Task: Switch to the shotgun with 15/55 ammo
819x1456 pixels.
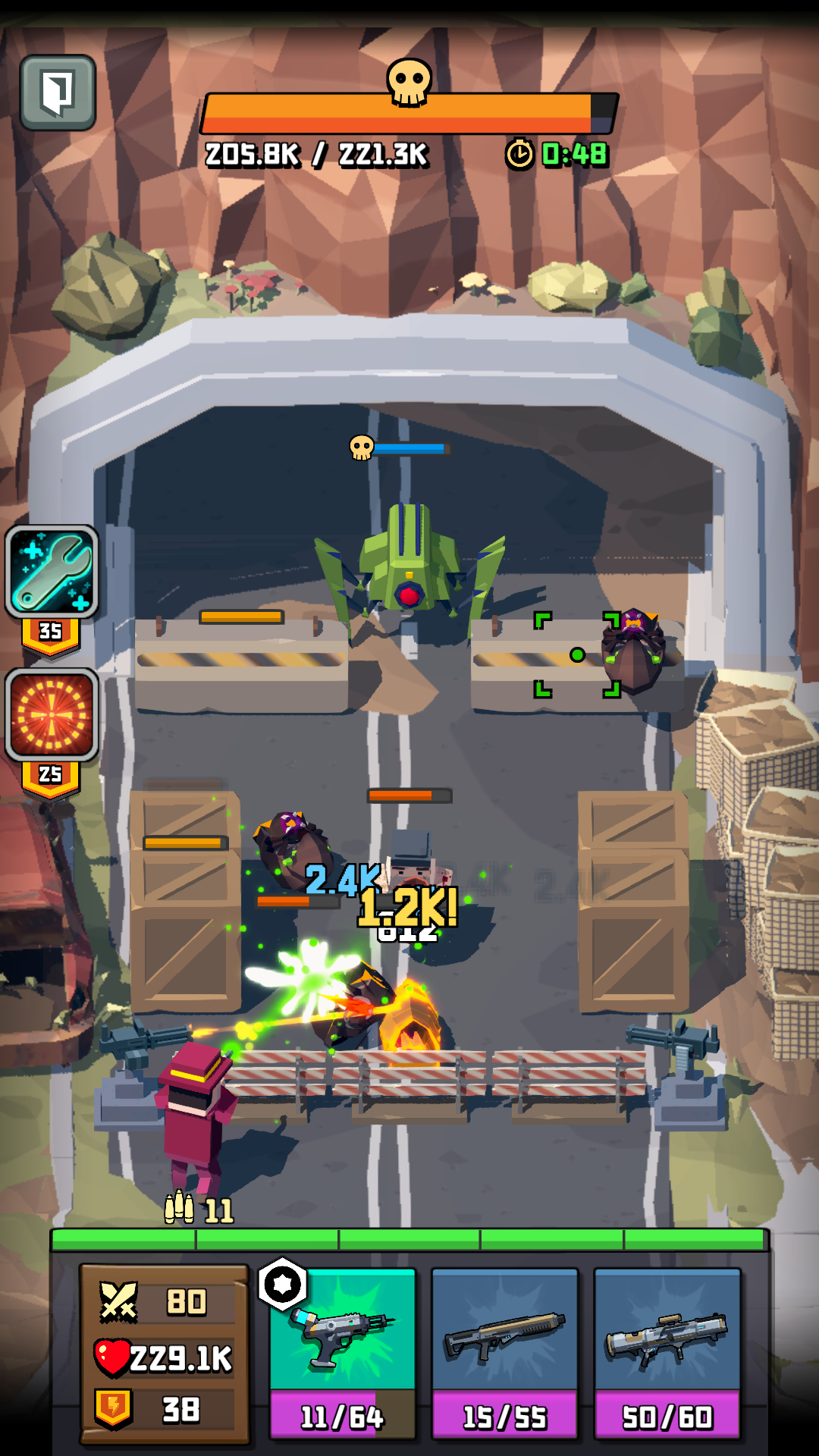Action: 505,1351
